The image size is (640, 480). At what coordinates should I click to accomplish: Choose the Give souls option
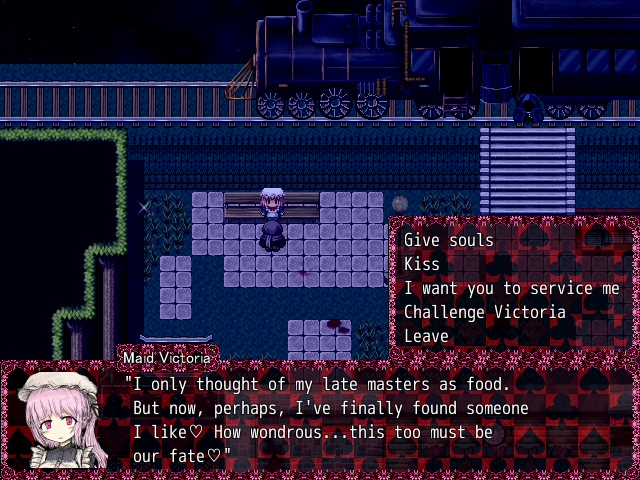coord(449,240)
